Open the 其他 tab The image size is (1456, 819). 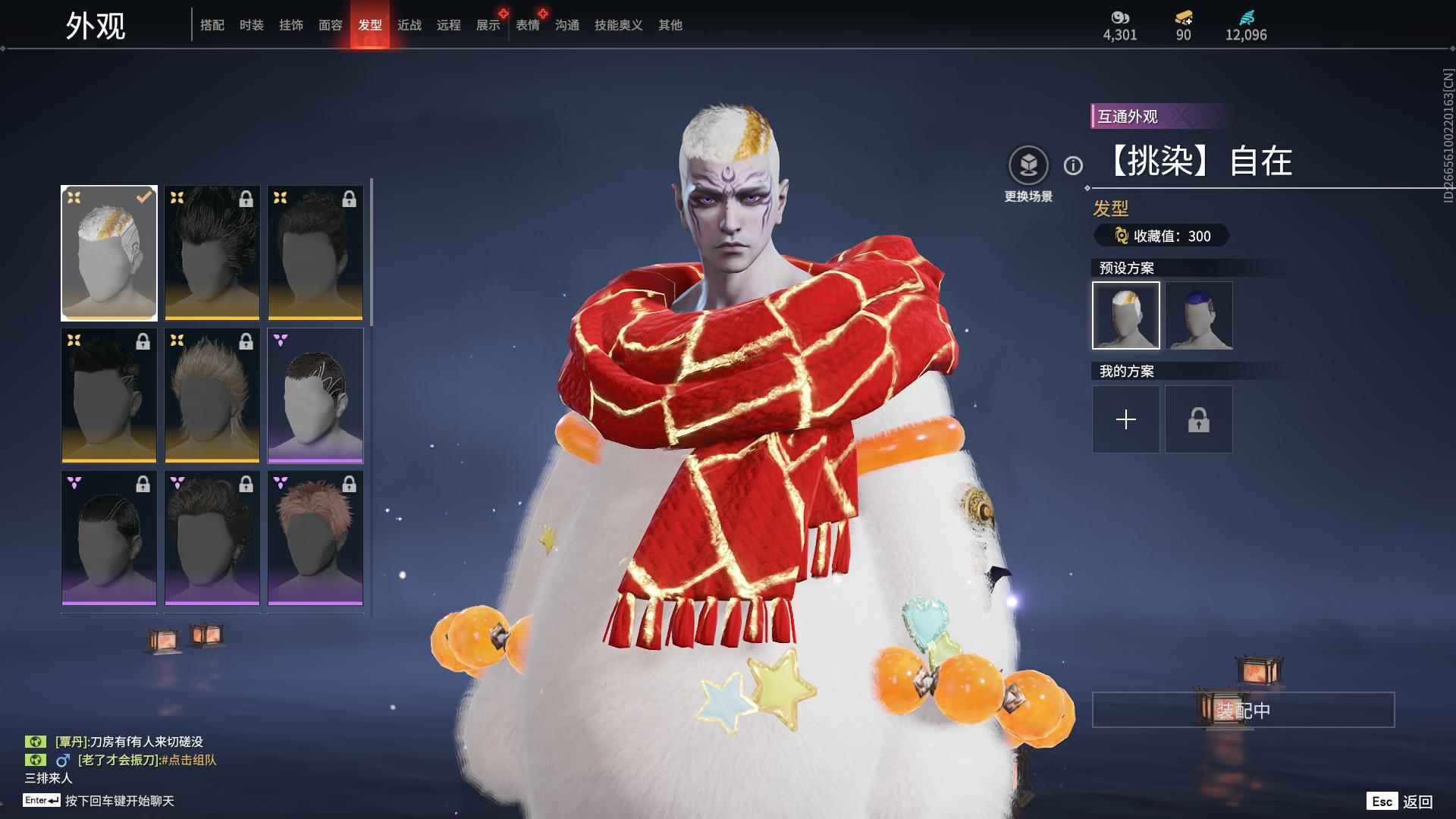[670, 25]
